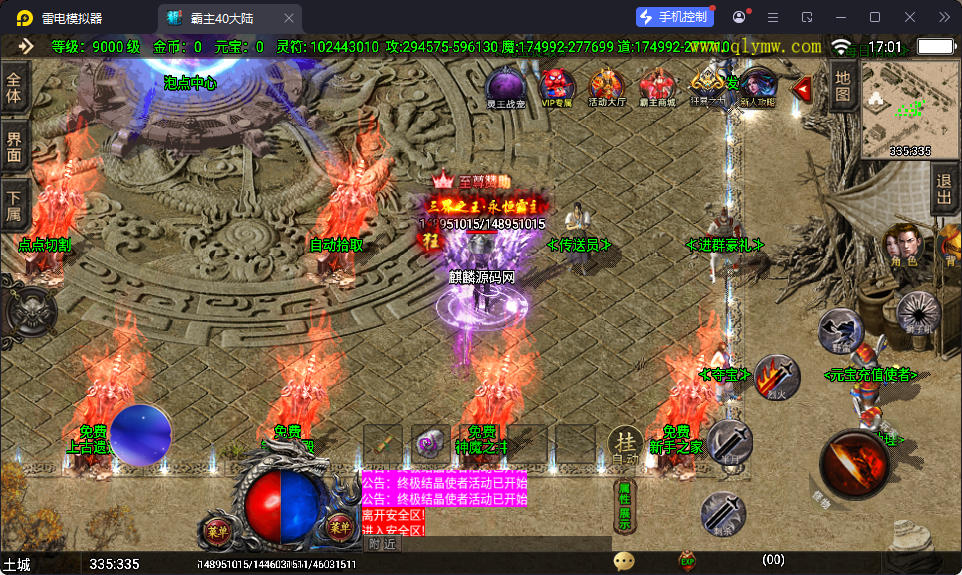Open the 属性展示 attributes display
962x575 pixels.
point(623,506)
